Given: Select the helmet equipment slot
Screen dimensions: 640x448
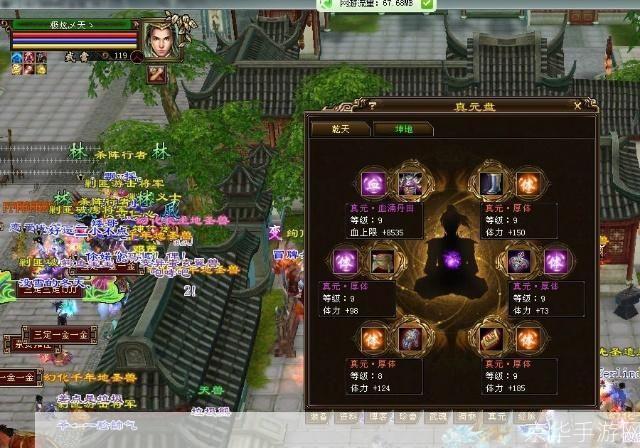Looking at the screenshot, I should click(x=411, y=185).
